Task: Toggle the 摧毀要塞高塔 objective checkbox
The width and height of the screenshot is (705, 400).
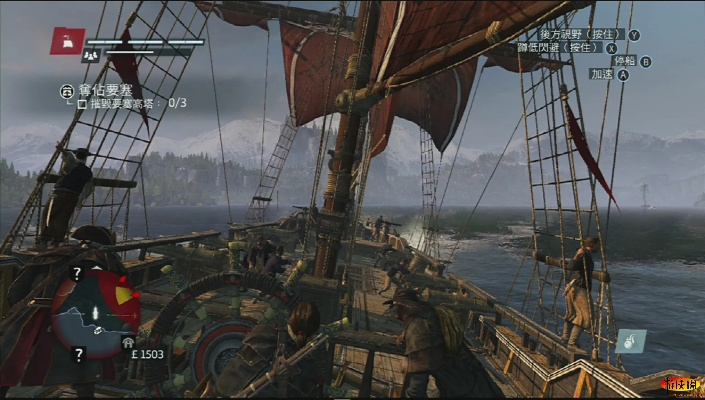Action: [x=82, y=103]
